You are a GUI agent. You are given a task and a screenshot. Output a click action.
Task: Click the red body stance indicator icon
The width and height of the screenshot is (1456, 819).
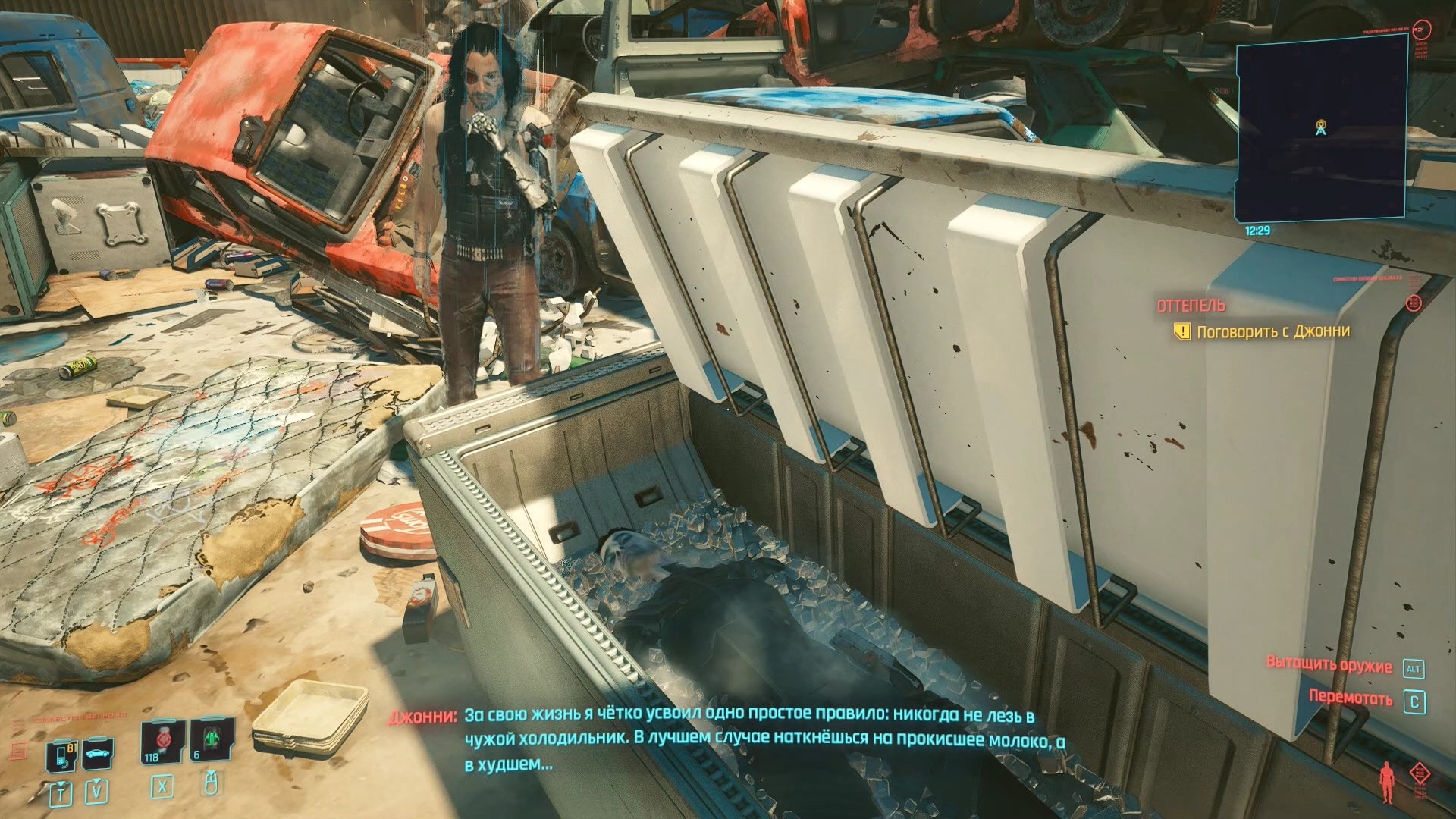(x=1387, y=781)
